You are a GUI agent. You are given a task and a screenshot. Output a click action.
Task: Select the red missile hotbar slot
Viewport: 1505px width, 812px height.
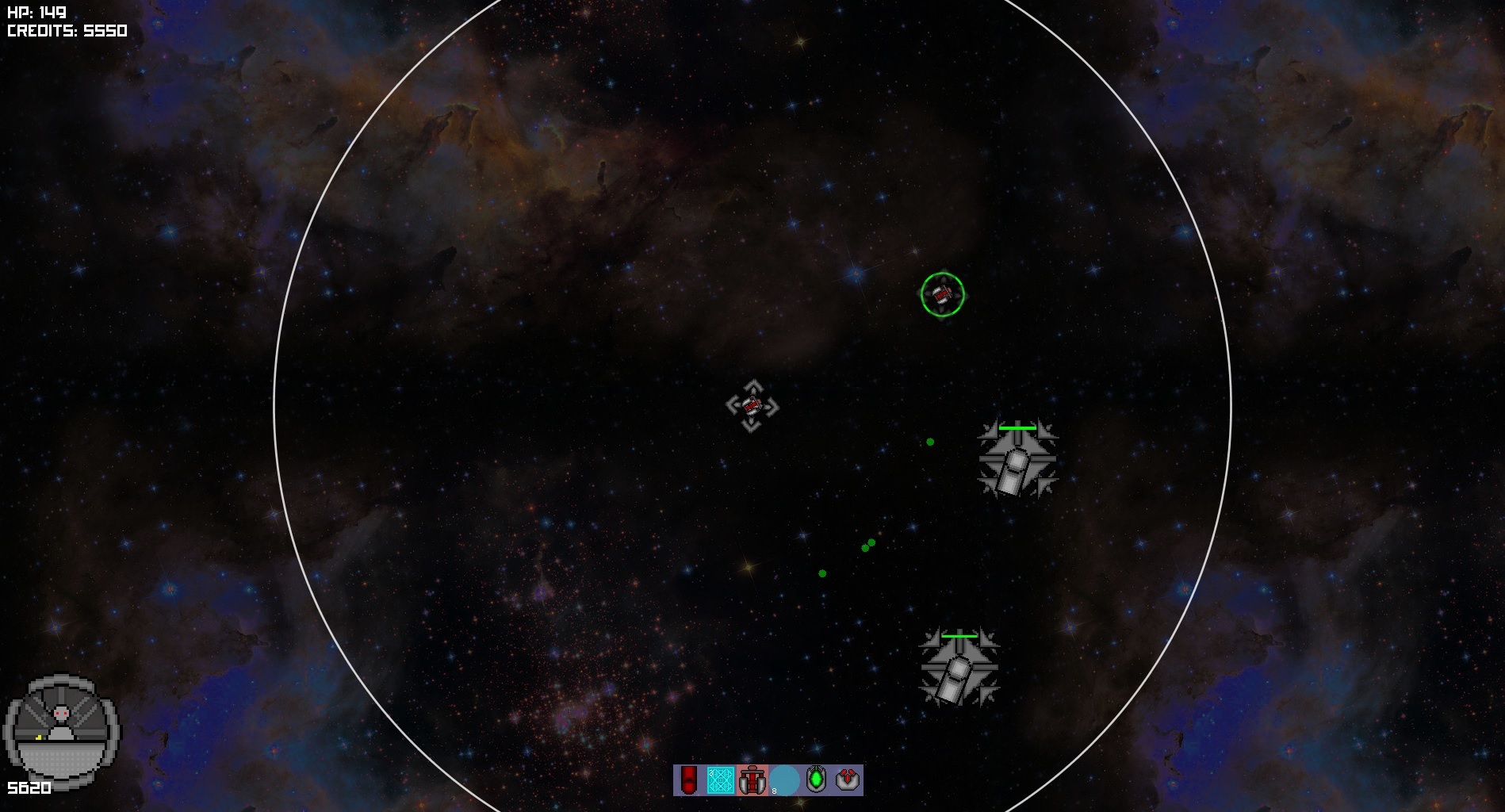click(689, 779)
